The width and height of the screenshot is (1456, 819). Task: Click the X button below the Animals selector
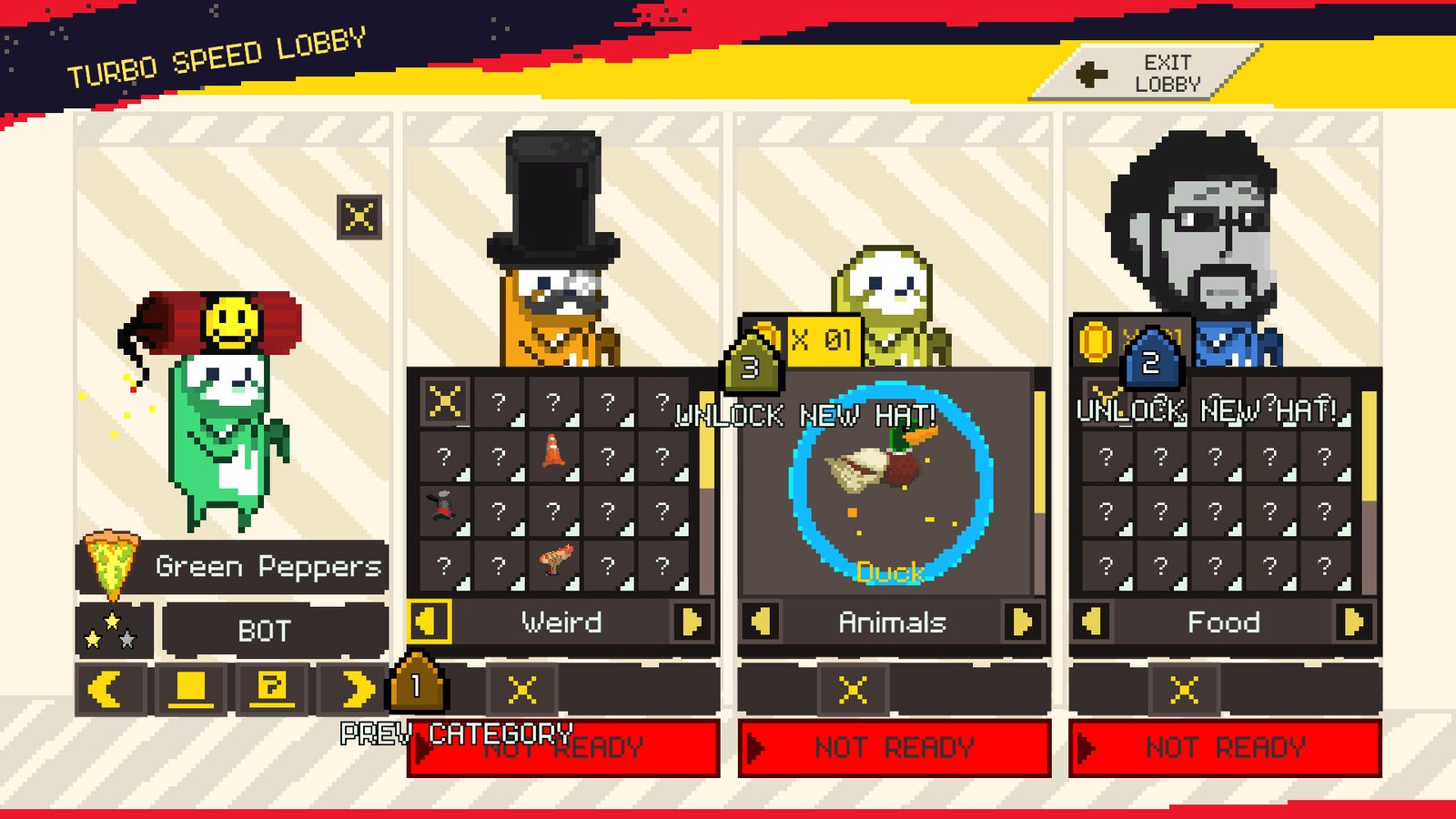click(853, 690)
